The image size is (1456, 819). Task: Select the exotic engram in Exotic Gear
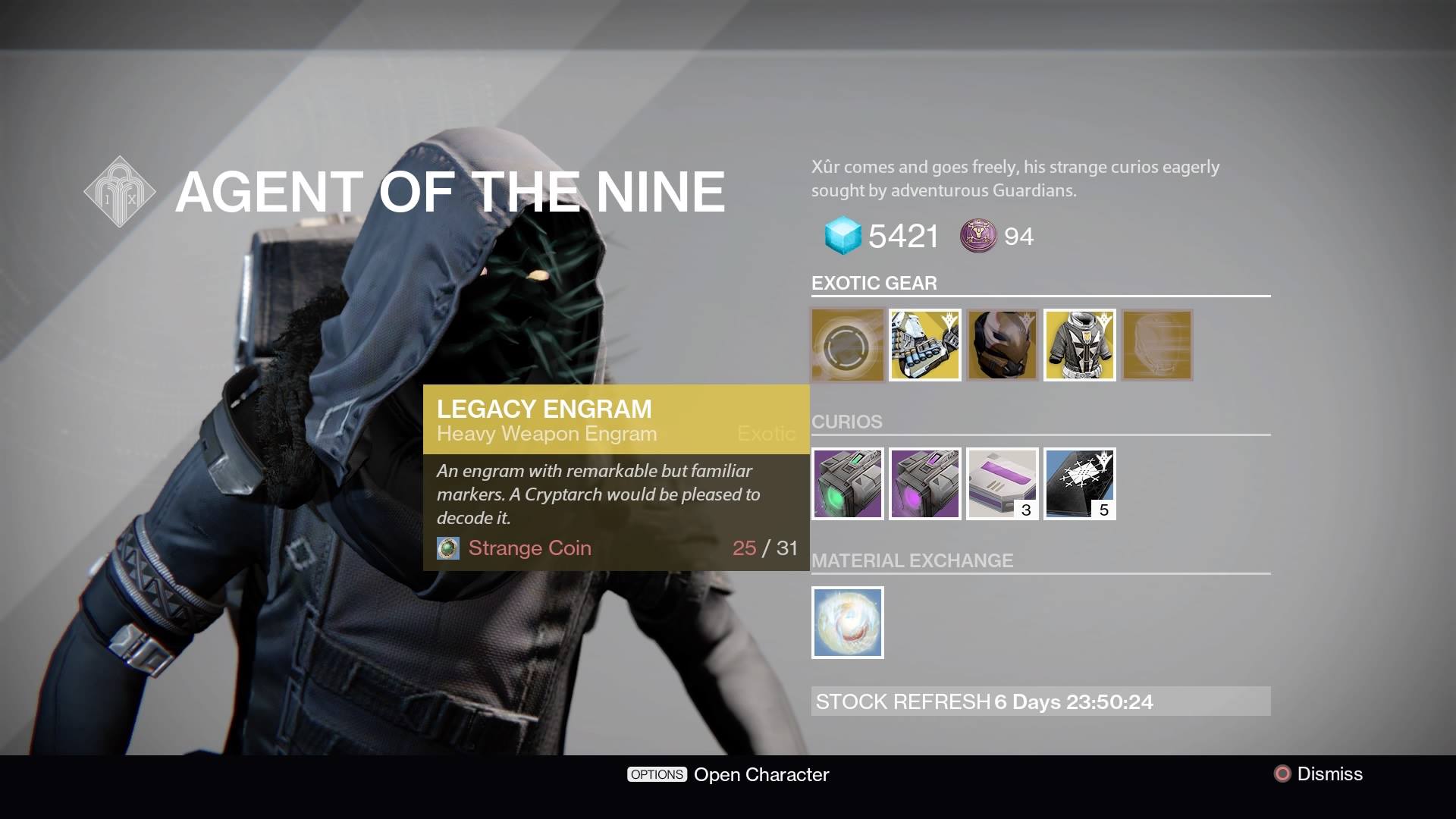point(847,345)
